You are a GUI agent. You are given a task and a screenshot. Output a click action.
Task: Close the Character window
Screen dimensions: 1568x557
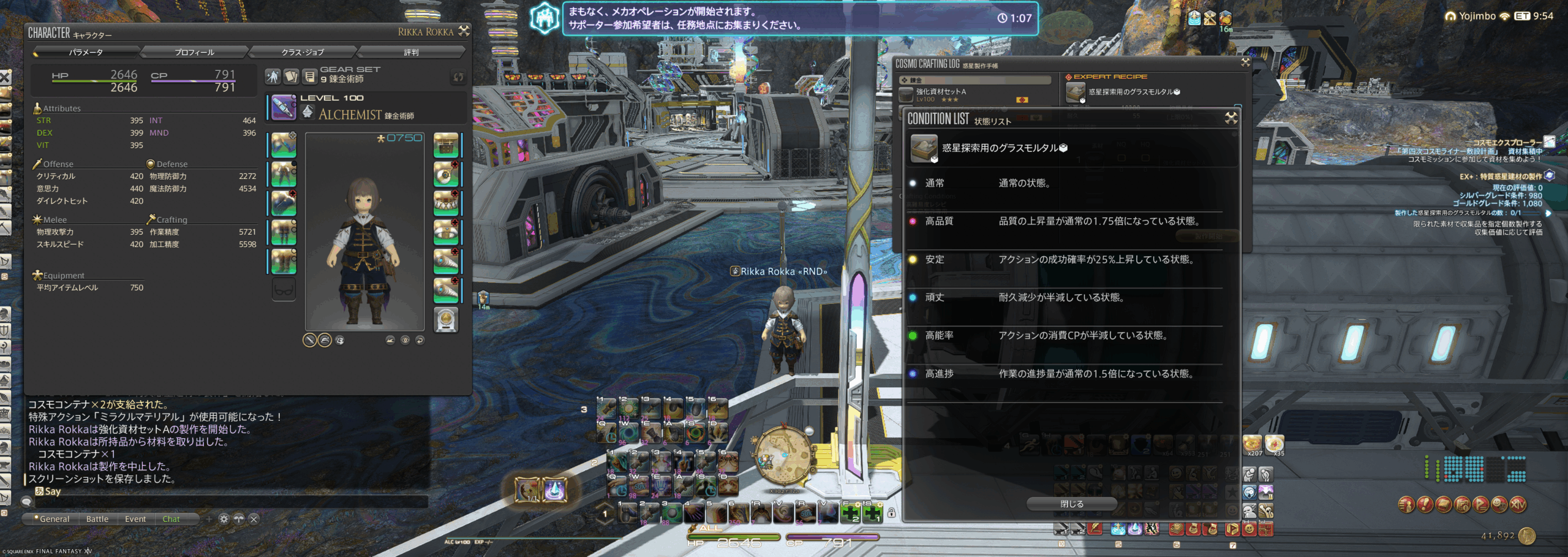(464, 31)
